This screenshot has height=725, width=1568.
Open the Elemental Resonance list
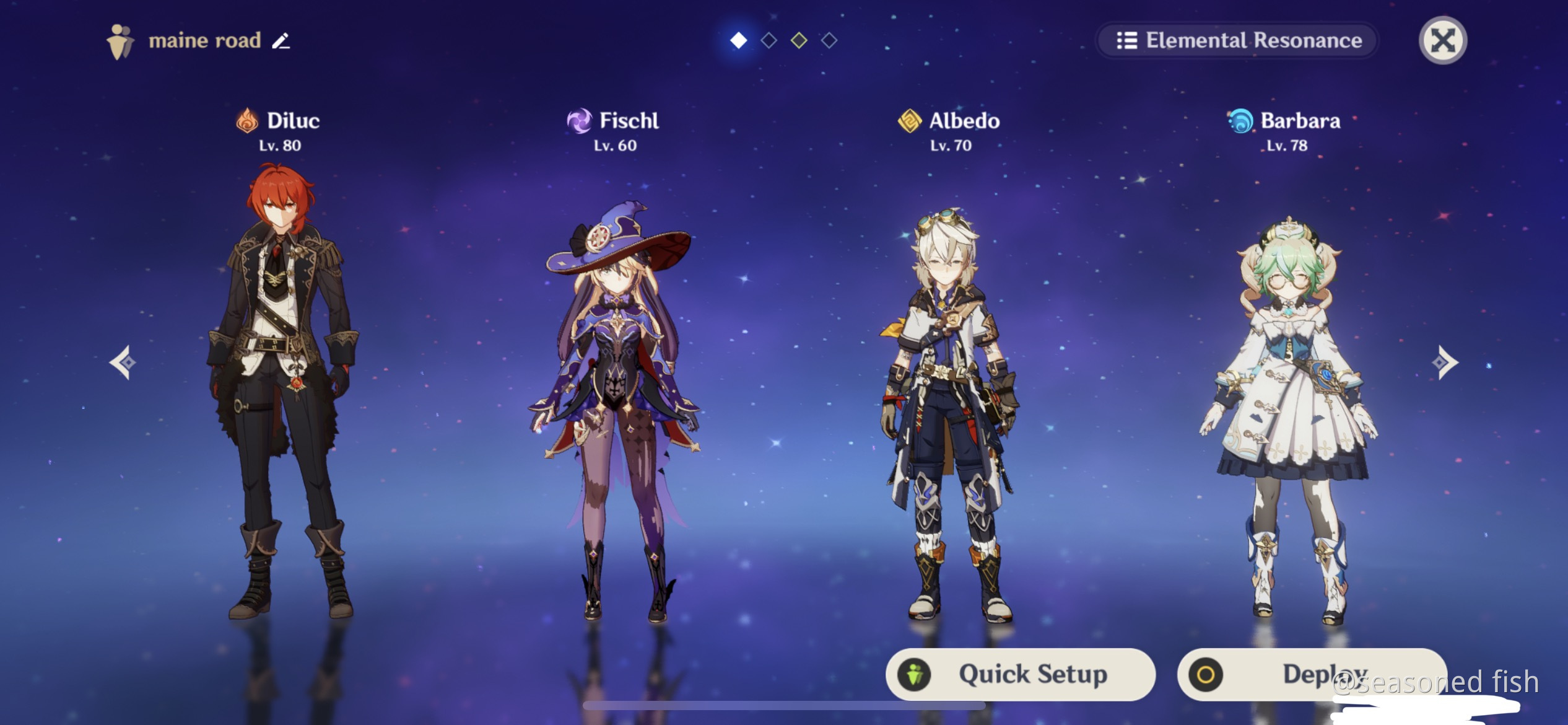1237,41
